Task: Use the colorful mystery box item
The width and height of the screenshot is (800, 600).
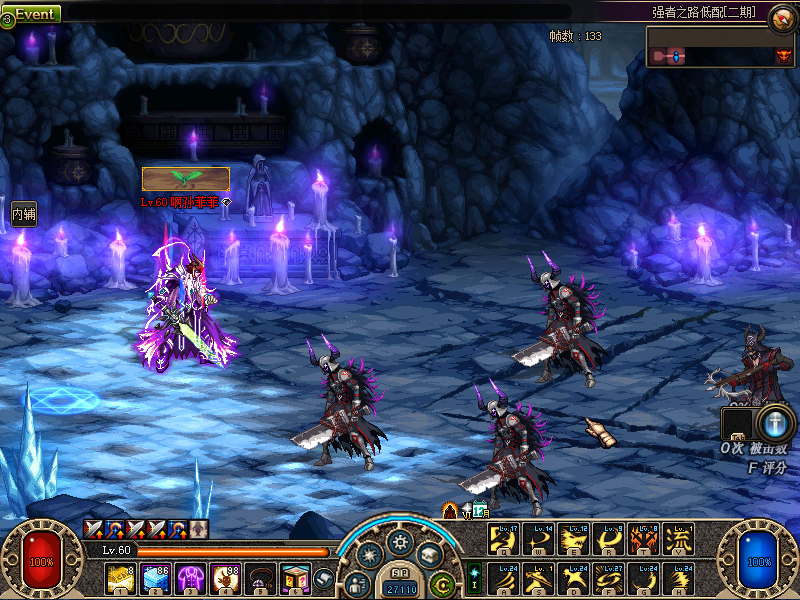Action: pyautogui.click(x=294, y=578)
